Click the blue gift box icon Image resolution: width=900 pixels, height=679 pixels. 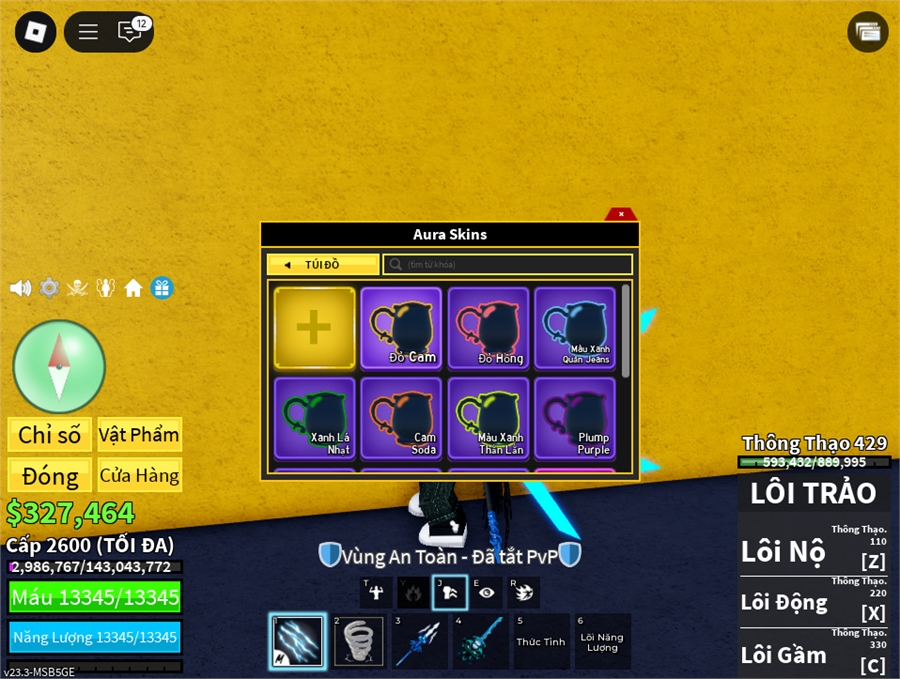pyautogui.click(x=162, y=288)
